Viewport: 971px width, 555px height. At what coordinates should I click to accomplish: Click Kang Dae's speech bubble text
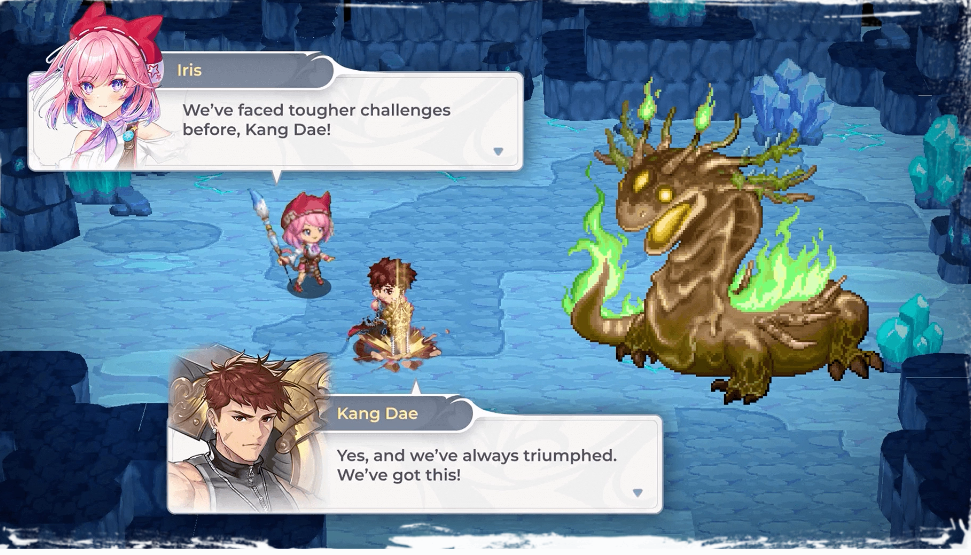[476, 464]
